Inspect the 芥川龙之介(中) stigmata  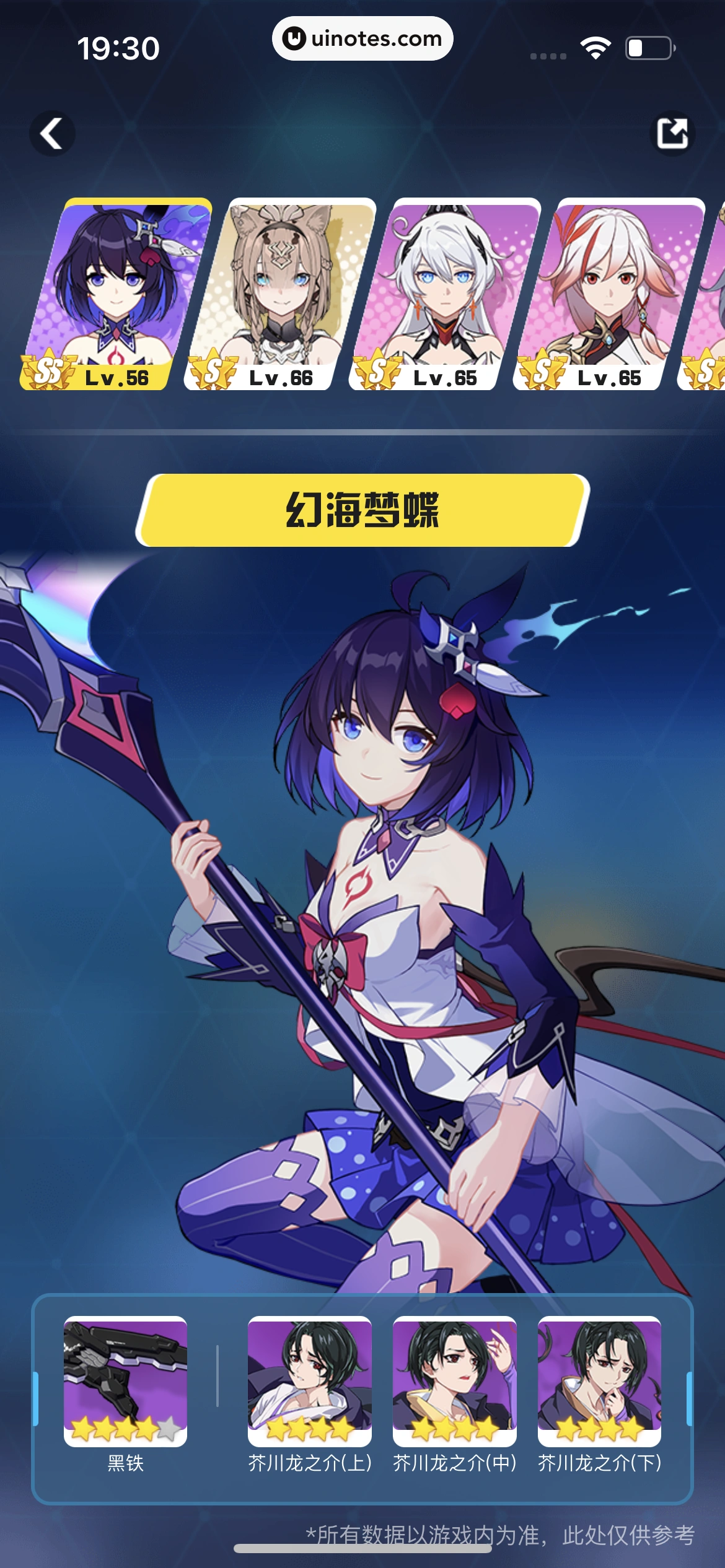point(454,1381)
